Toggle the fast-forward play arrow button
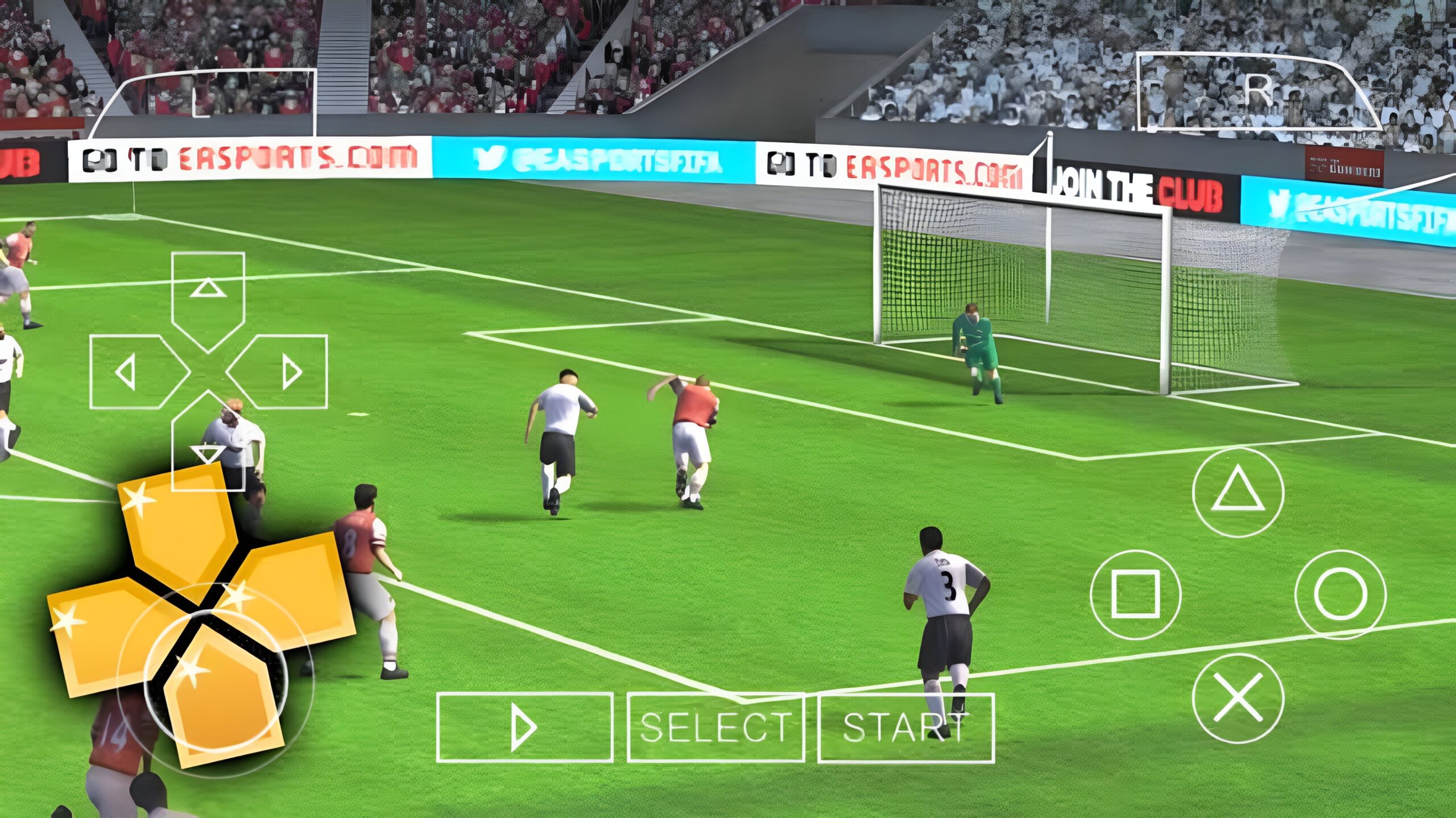The image size is (1456, 818). (524, 728)
